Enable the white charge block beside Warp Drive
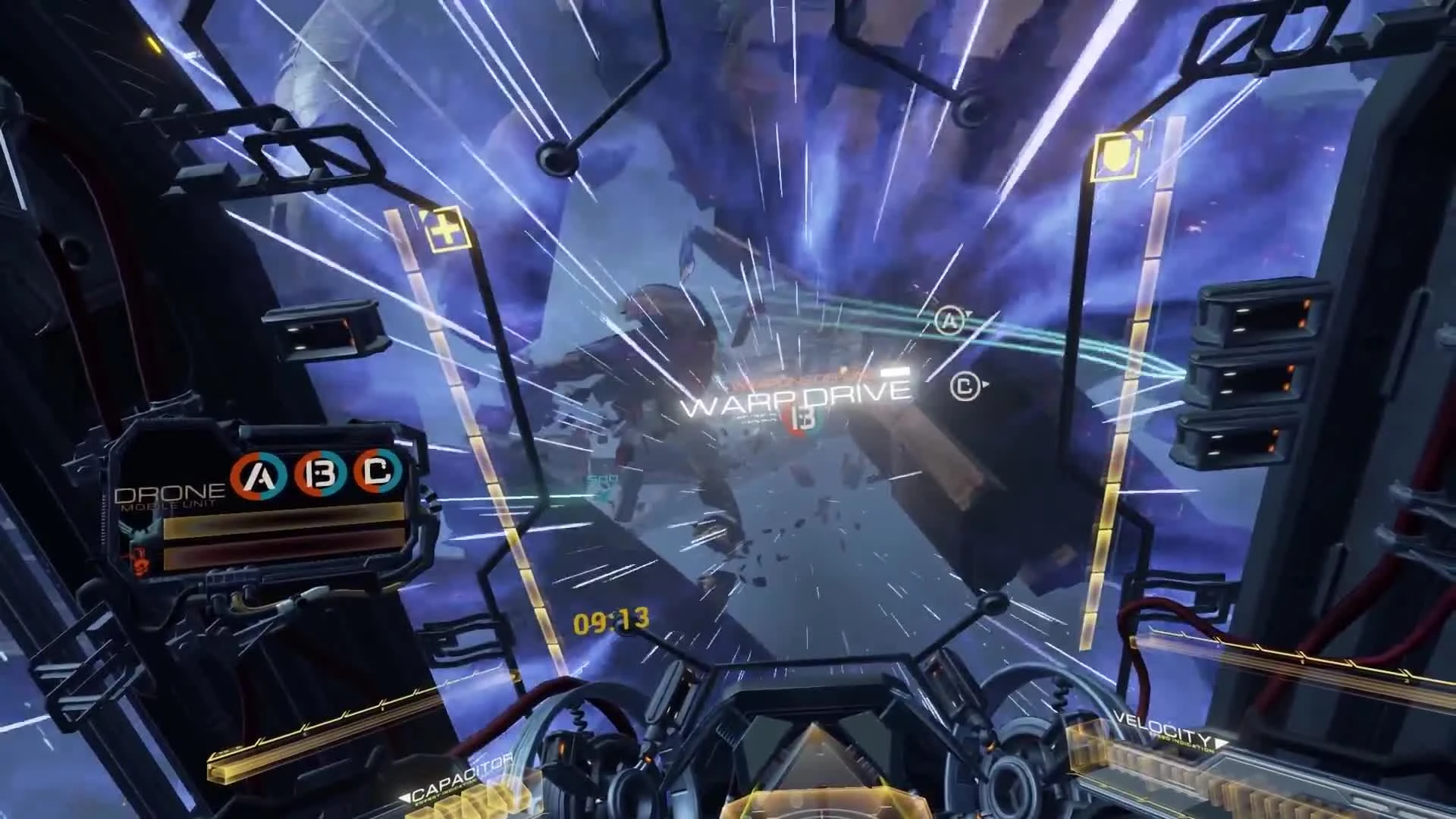 (894, 372)
